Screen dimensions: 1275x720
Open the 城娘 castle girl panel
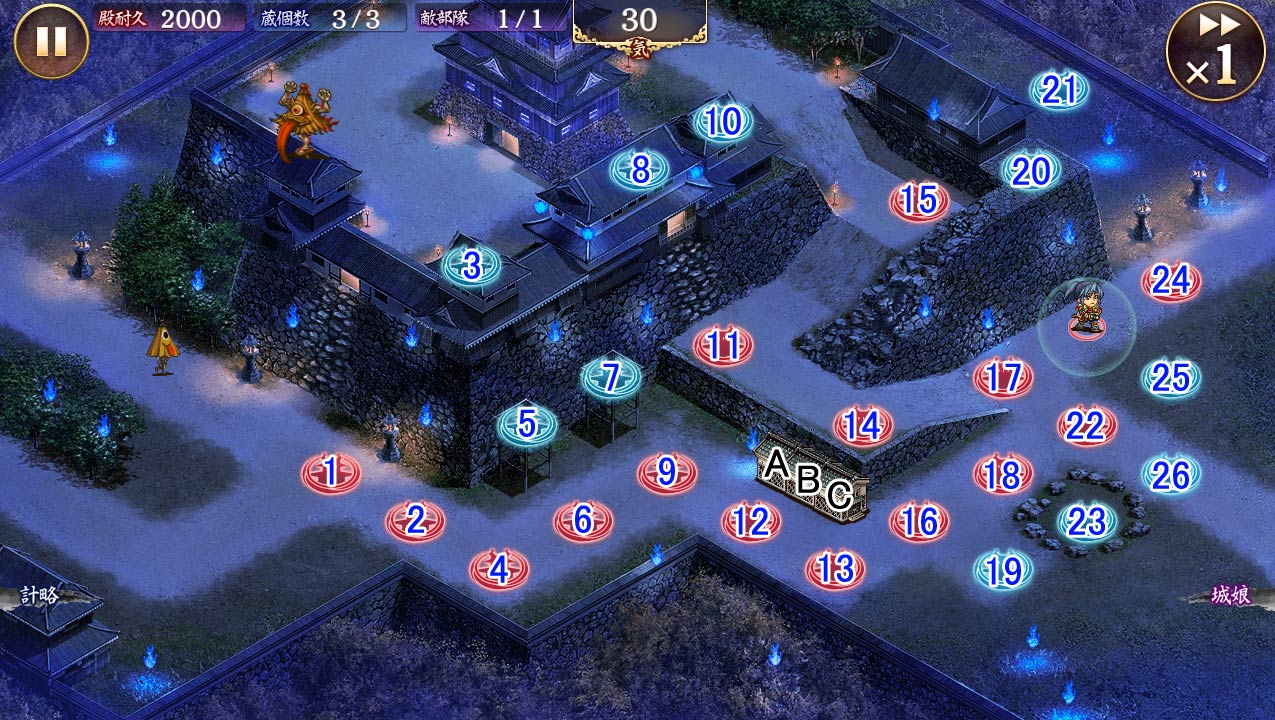[x=1231, y=596]
